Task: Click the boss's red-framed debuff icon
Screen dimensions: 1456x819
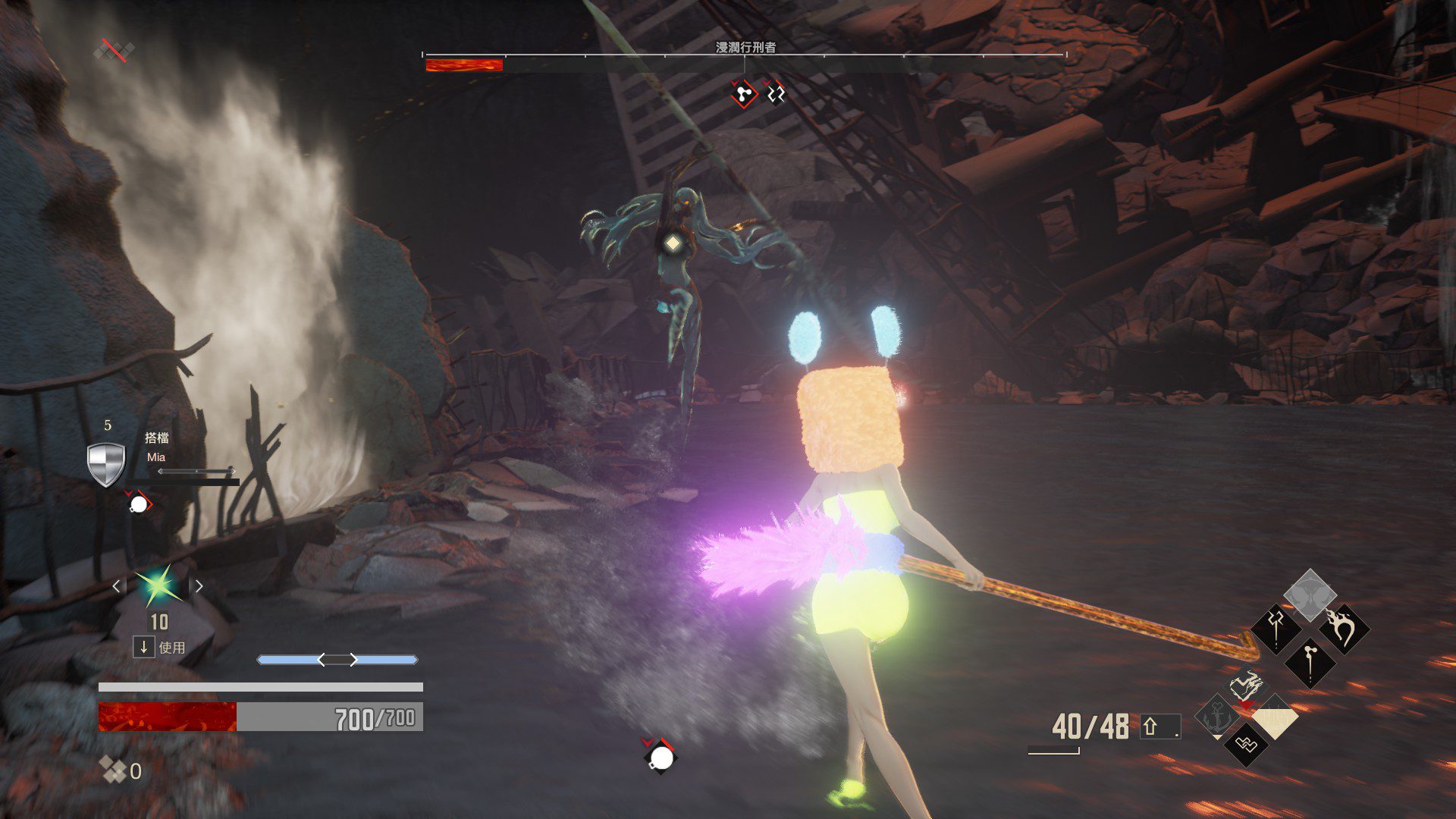Action: pyautogui.click(x=743, y=94)
